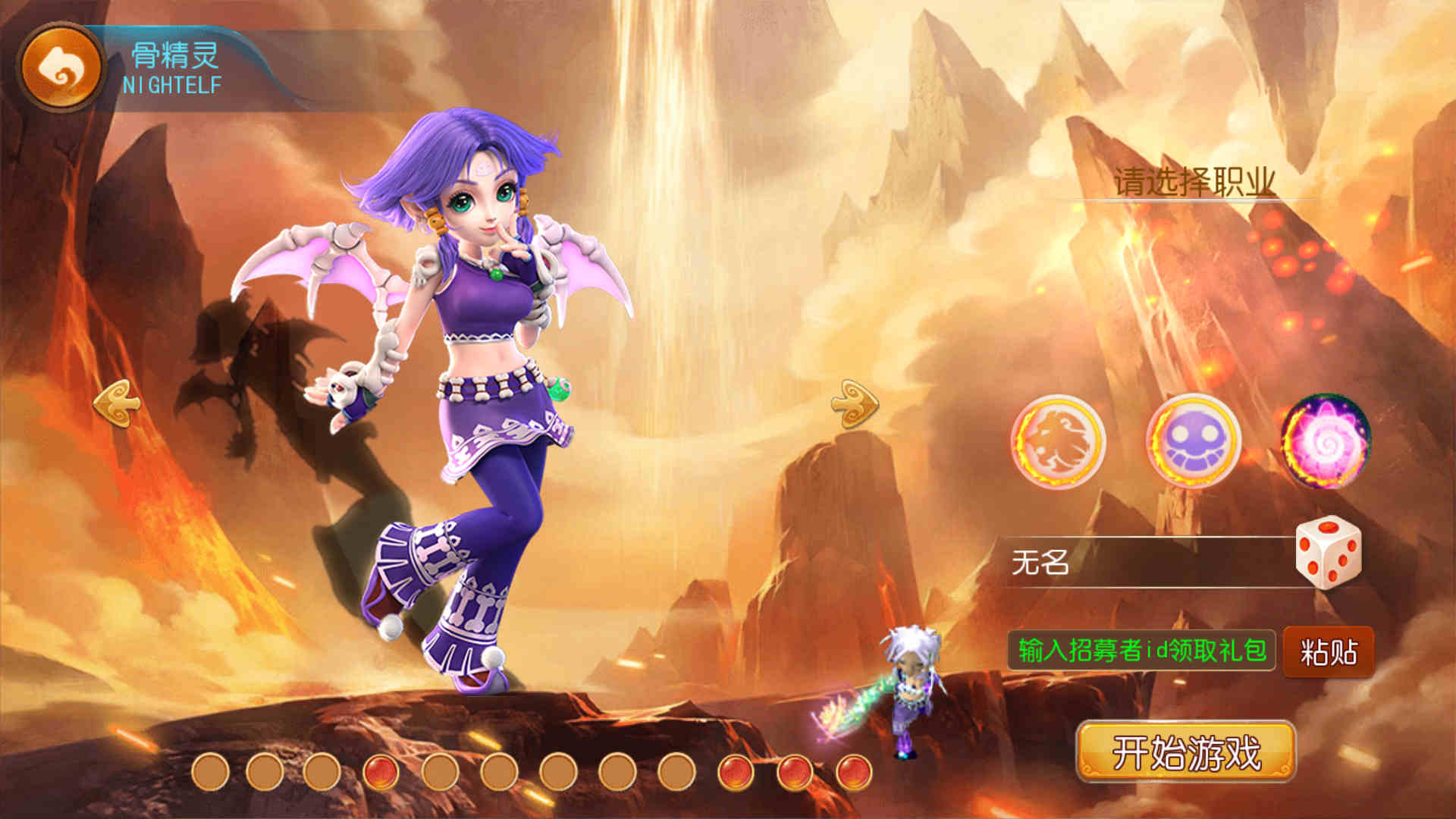The height and width of the screenshot is (819, 1456).
Task: Select the purple skull face class
Action: pyautogui.click(x=1193, y=441)
